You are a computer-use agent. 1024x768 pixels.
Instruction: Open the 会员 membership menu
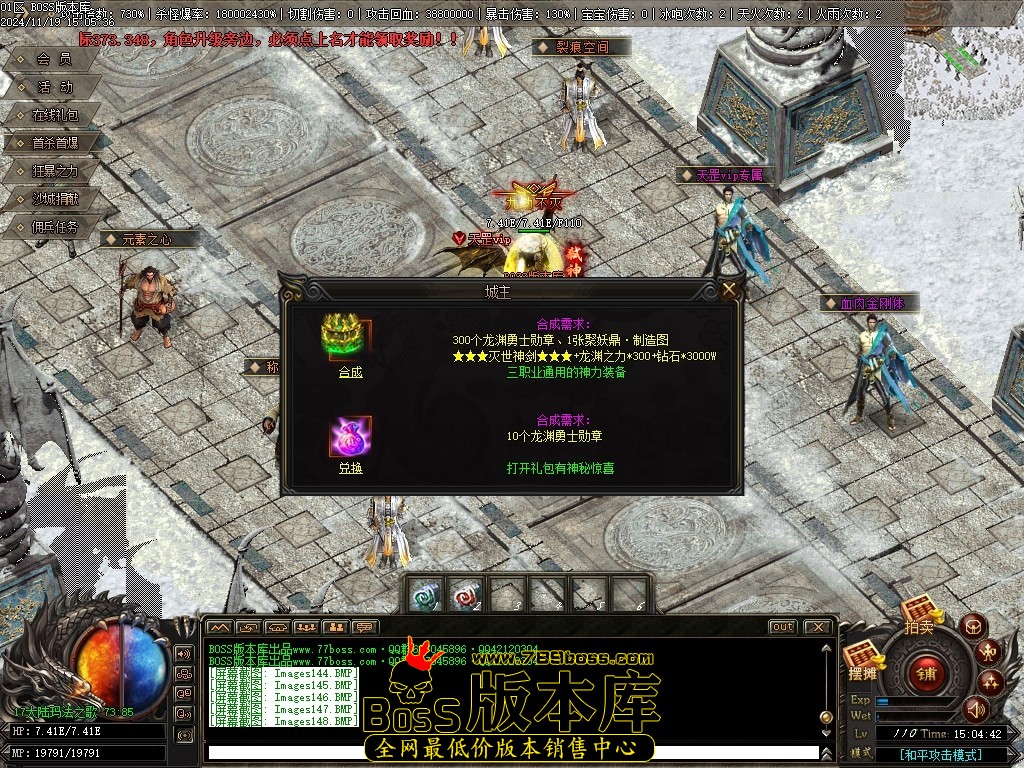(x=54, y=59)
